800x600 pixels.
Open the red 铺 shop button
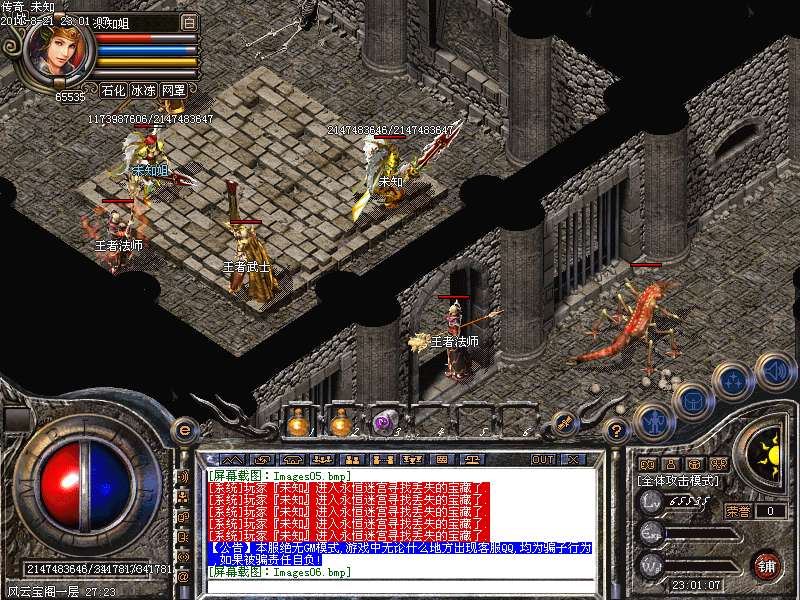pos(766,565)
